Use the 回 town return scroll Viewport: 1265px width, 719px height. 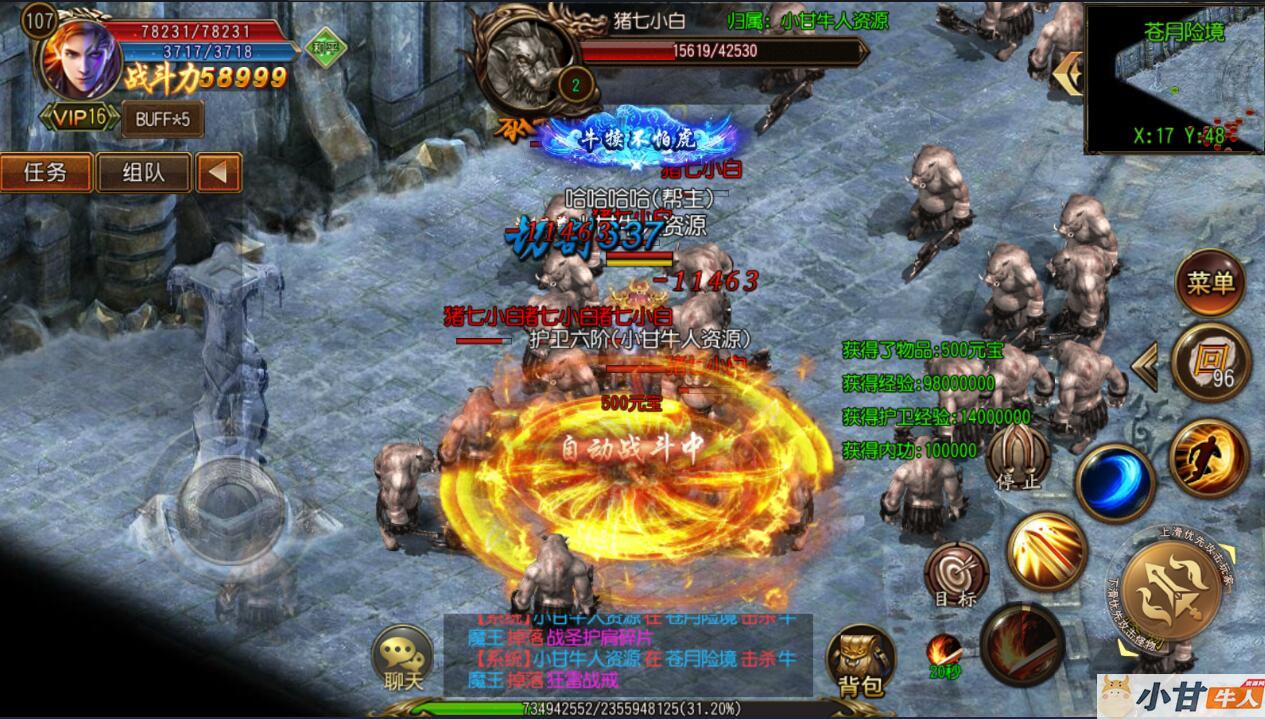[x=1210, y=361]
